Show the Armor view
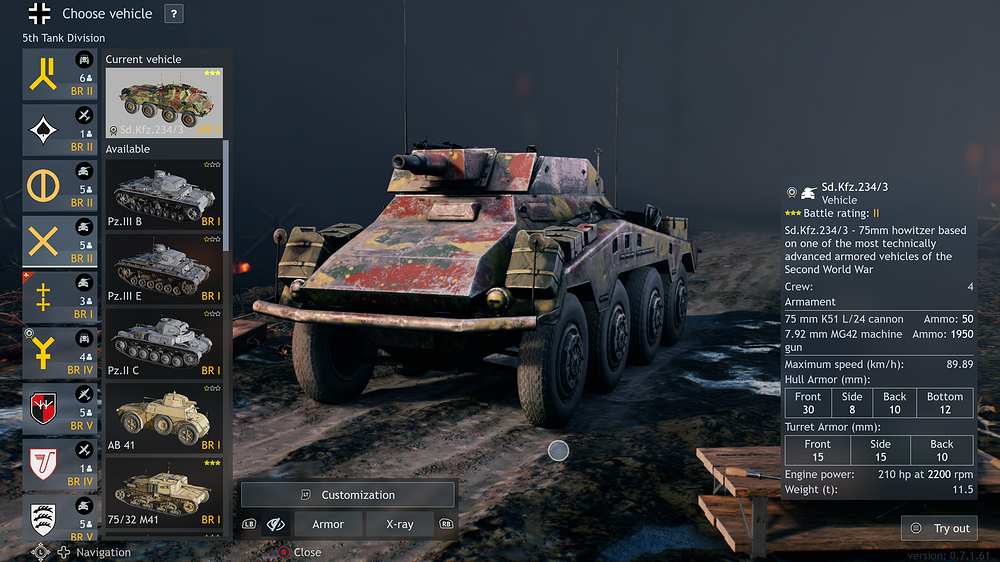 328,524
